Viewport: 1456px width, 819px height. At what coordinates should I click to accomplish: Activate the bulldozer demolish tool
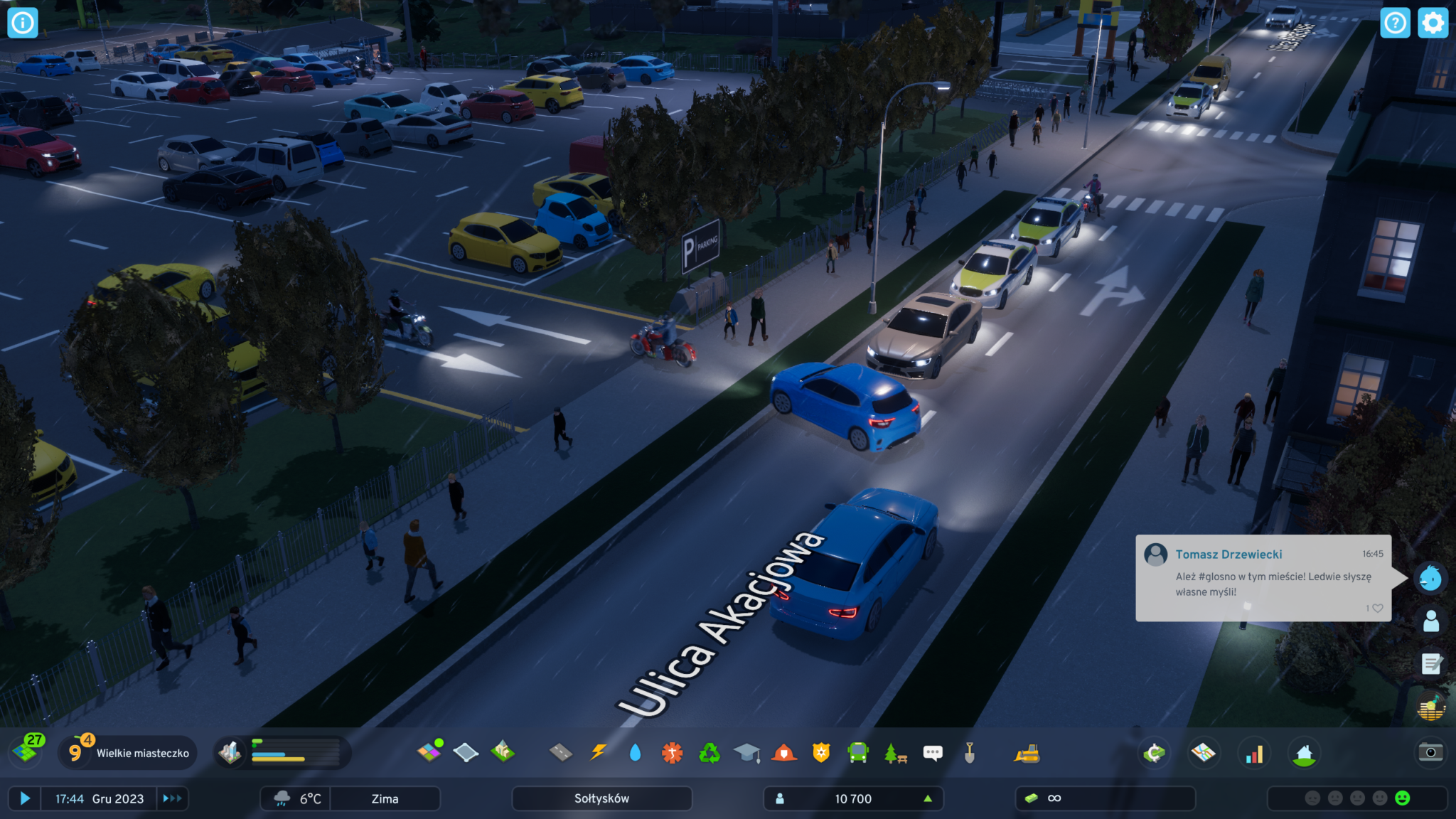point(1027,753)
